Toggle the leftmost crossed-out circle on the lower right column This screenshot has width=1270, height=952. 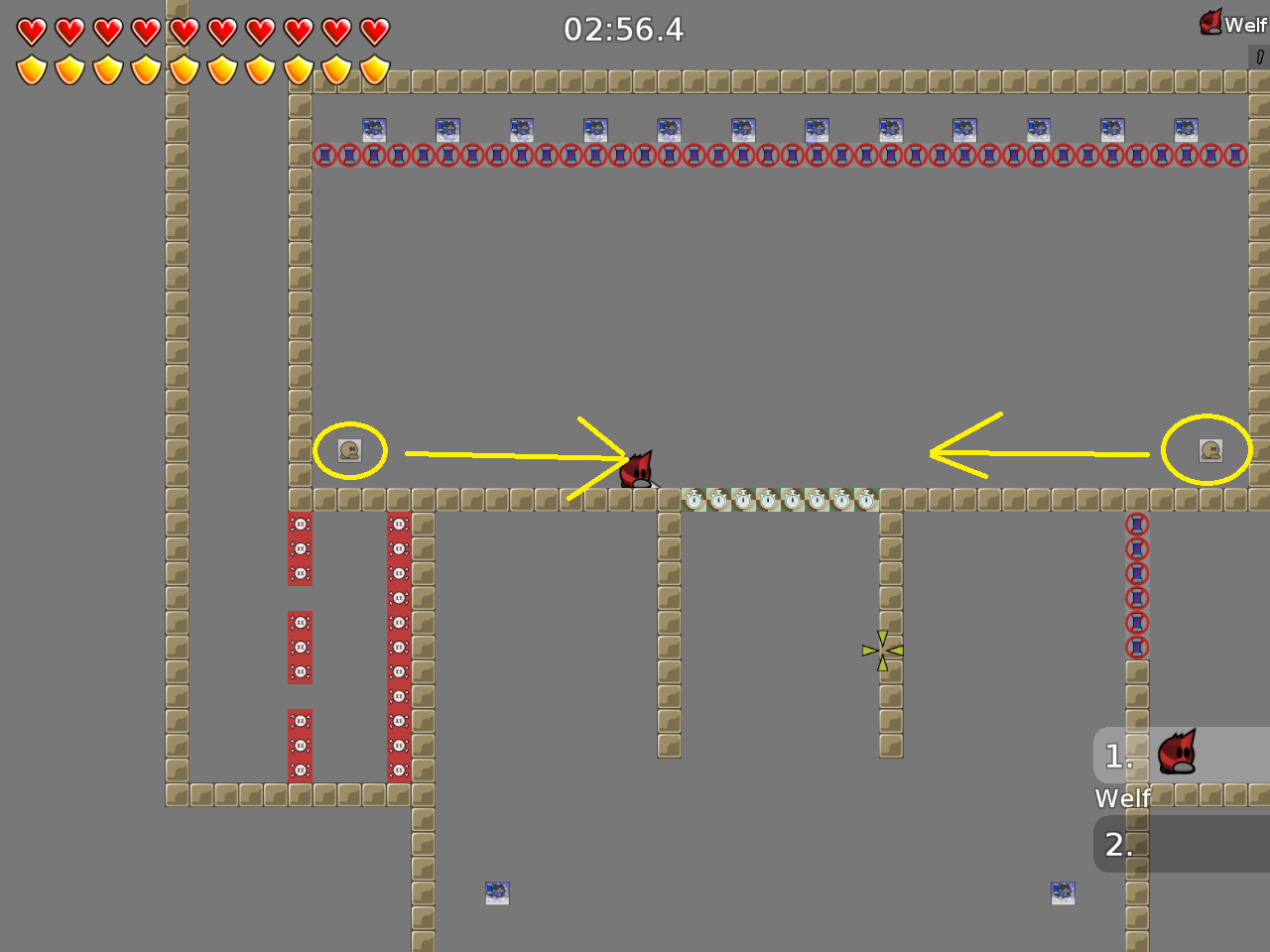(1135, 523)
